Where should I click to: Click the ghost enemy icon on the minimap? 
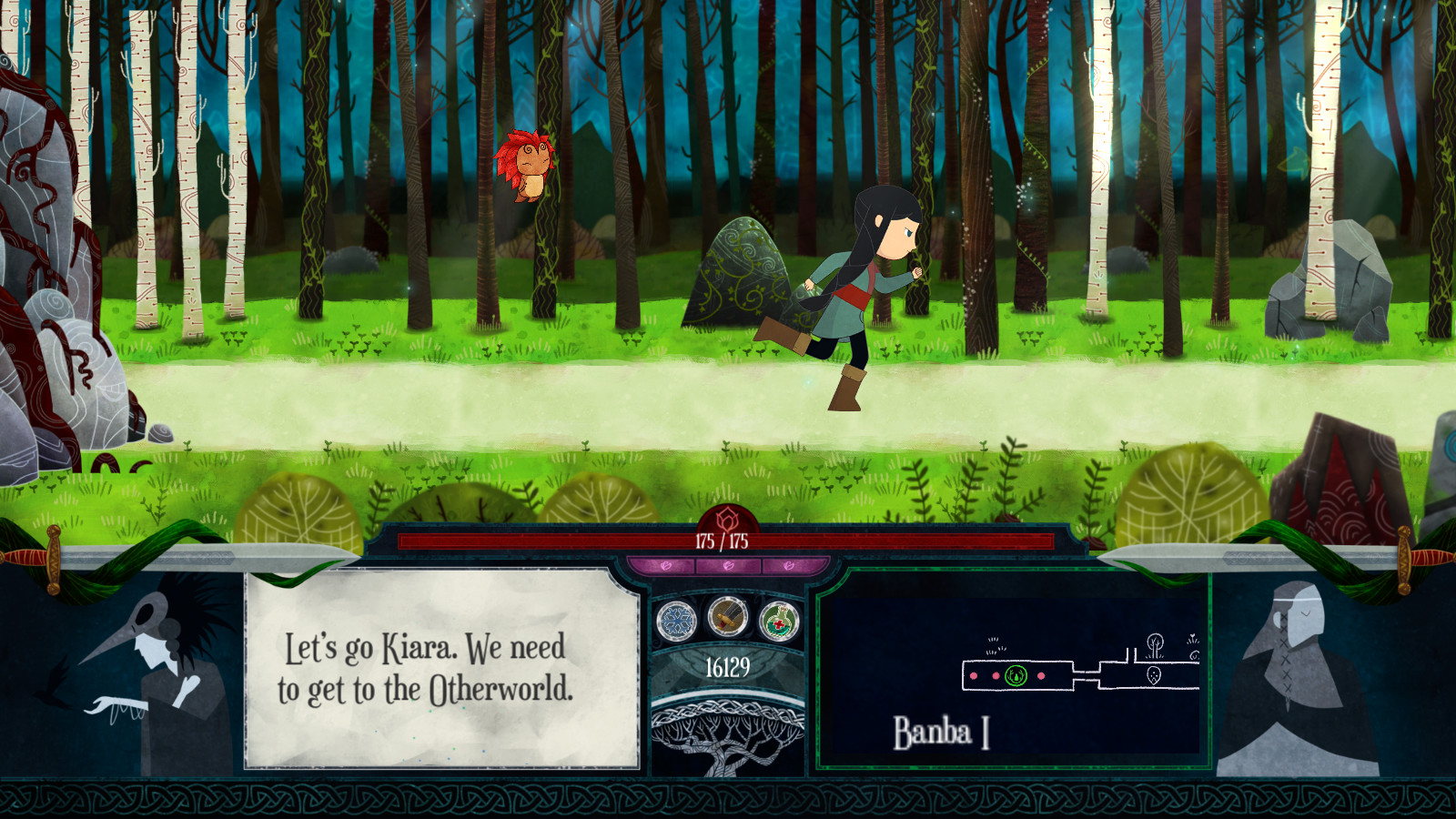click(1155, 673)
